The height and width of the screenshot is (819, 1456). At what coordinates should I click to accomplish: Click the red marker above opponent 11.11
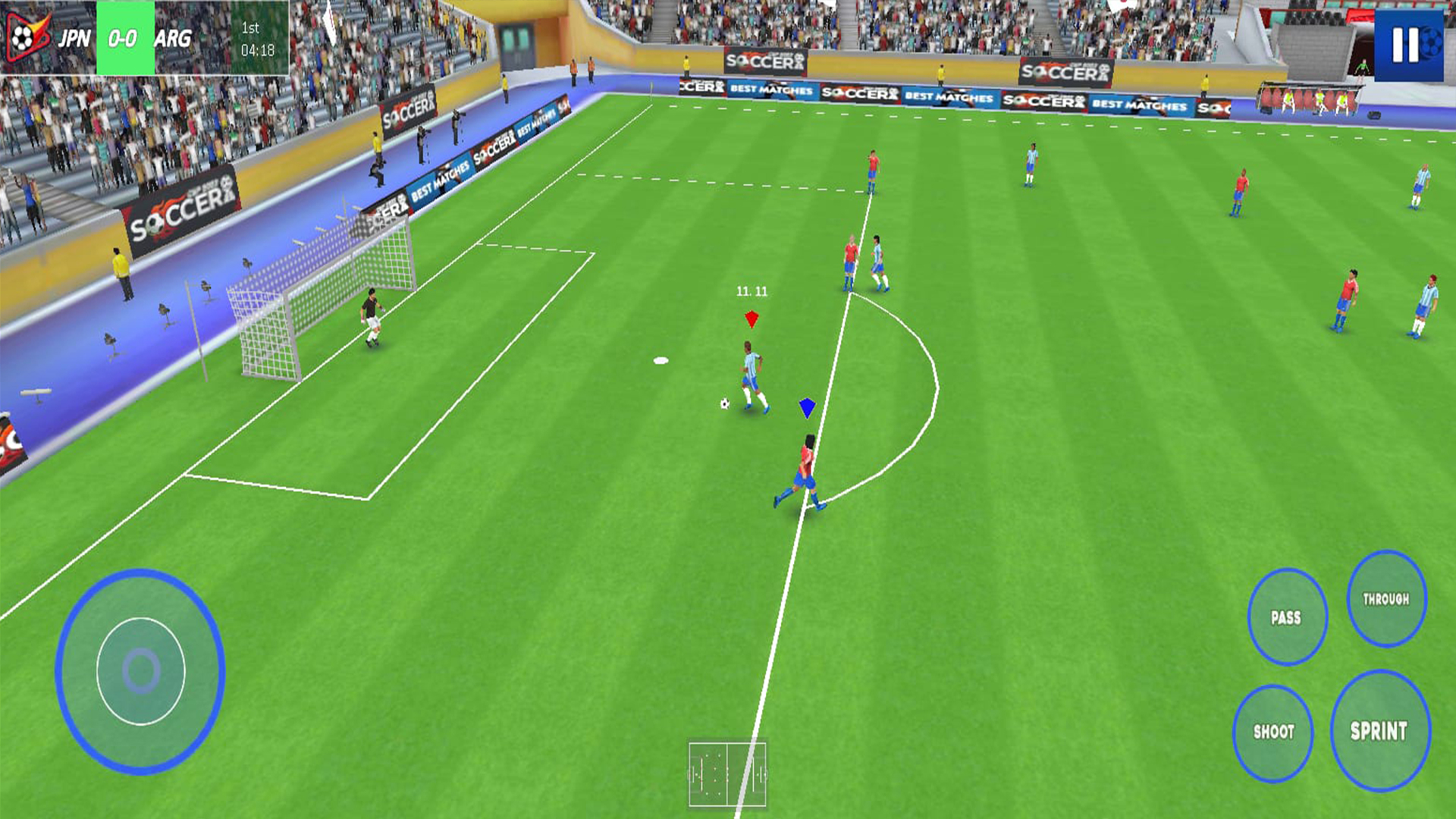tap(751, 320)
